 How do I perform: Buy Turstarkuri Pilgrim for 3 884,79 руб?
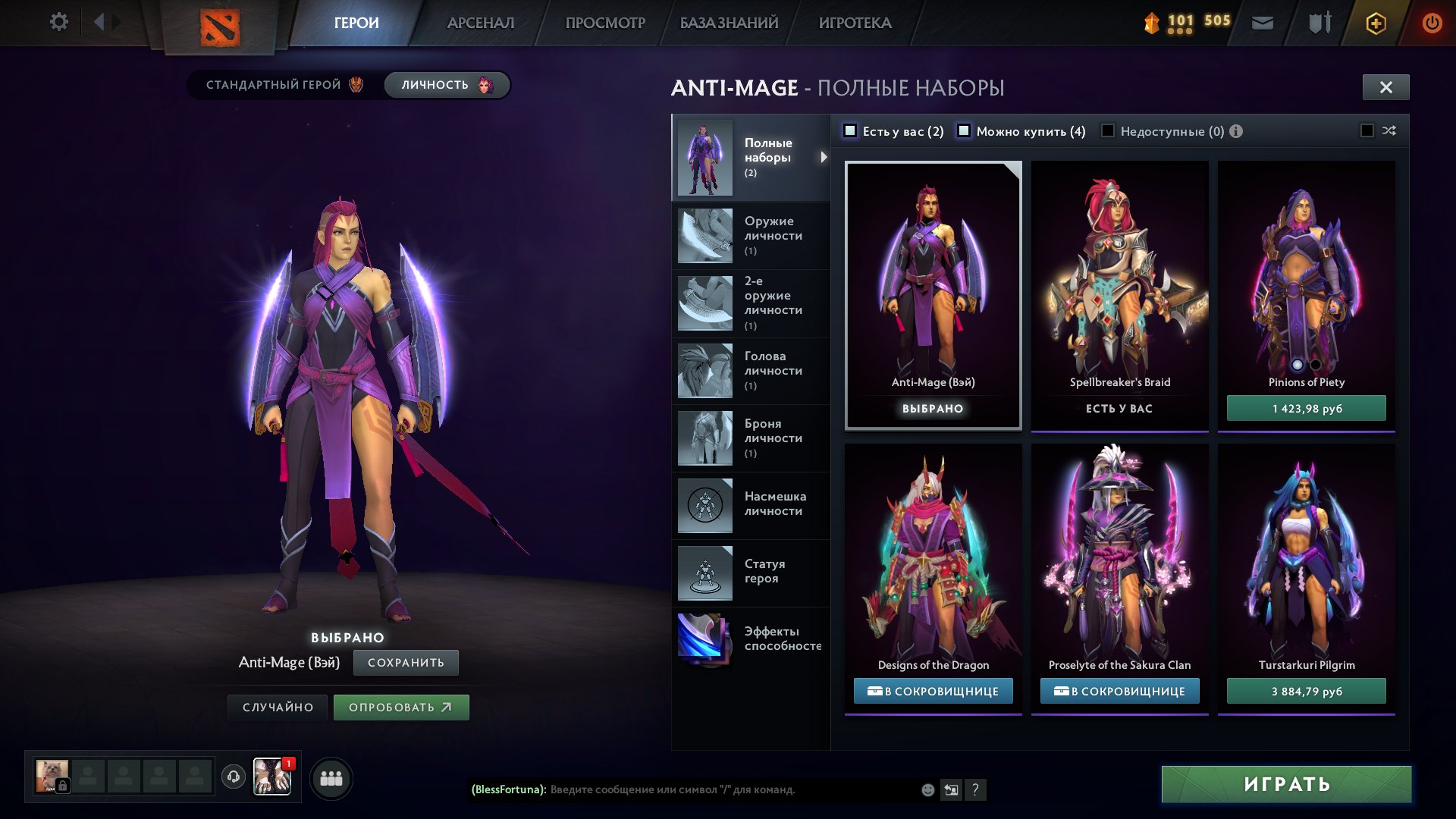[x=1306, y=691]
